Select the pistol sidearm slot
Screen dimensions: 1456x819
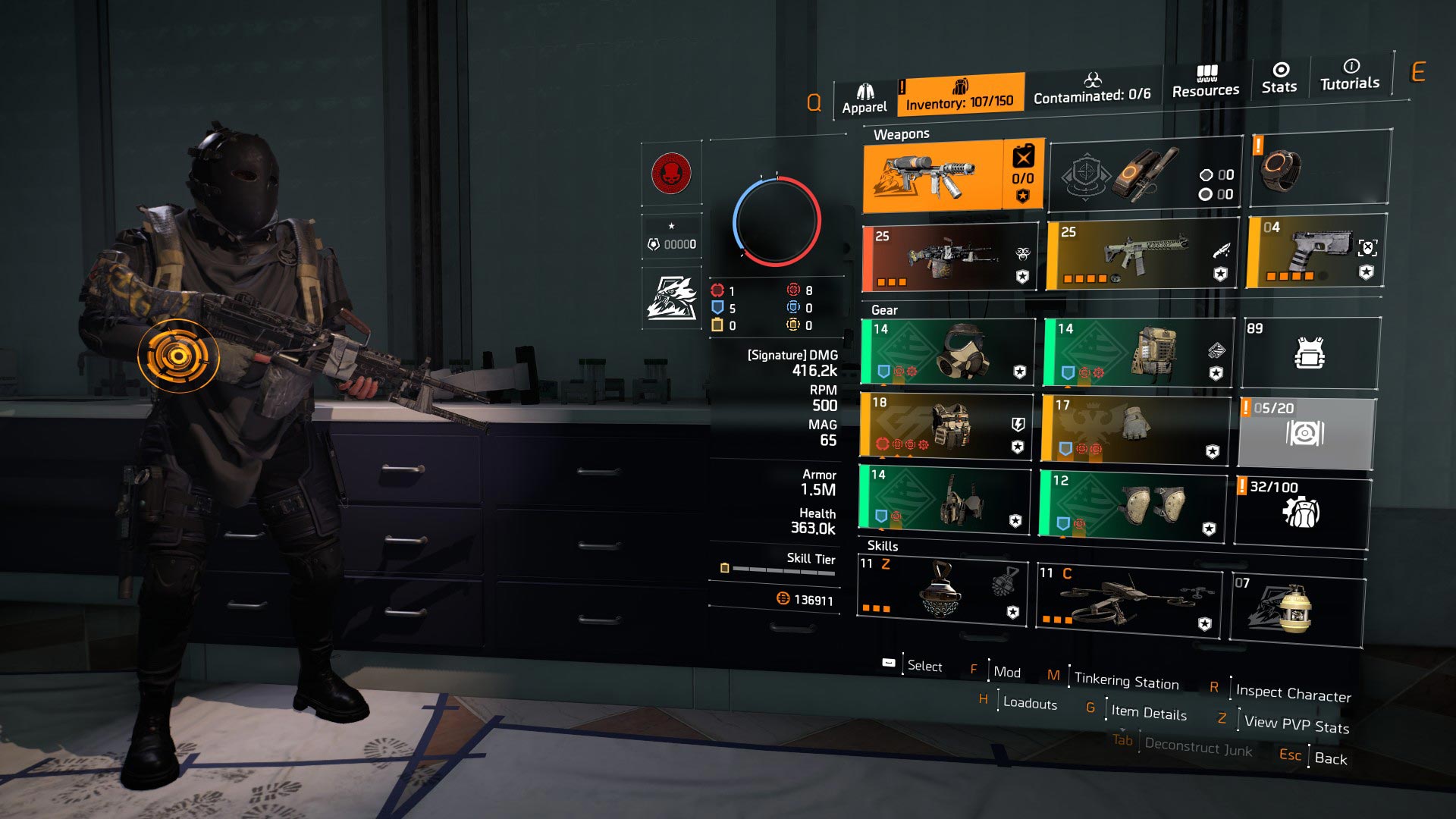[x=1316, y=251]
